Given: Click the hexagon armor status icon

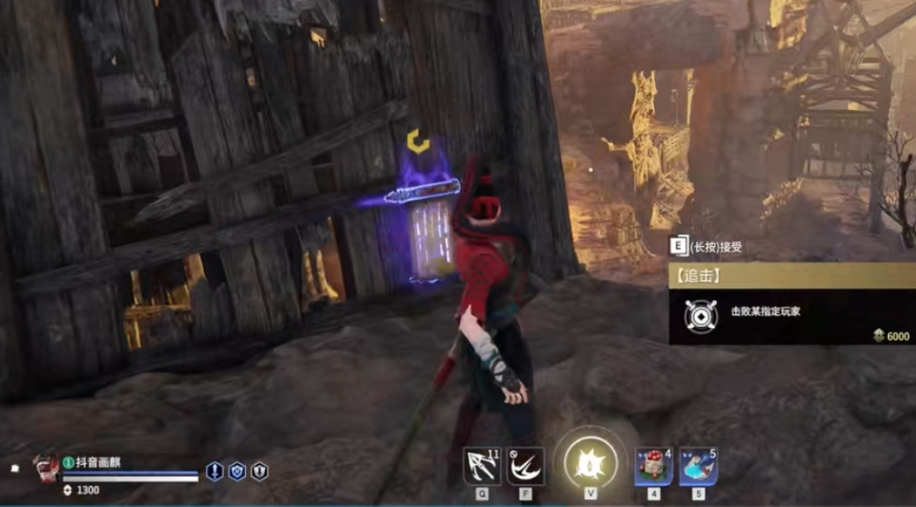Looking at the screenshot, I should (x=237, y=471).
